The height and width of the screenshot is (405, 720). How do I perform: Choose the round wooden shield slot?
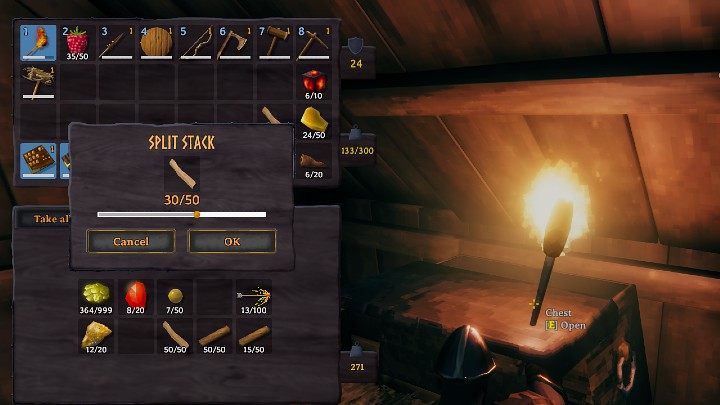[156, 44]
